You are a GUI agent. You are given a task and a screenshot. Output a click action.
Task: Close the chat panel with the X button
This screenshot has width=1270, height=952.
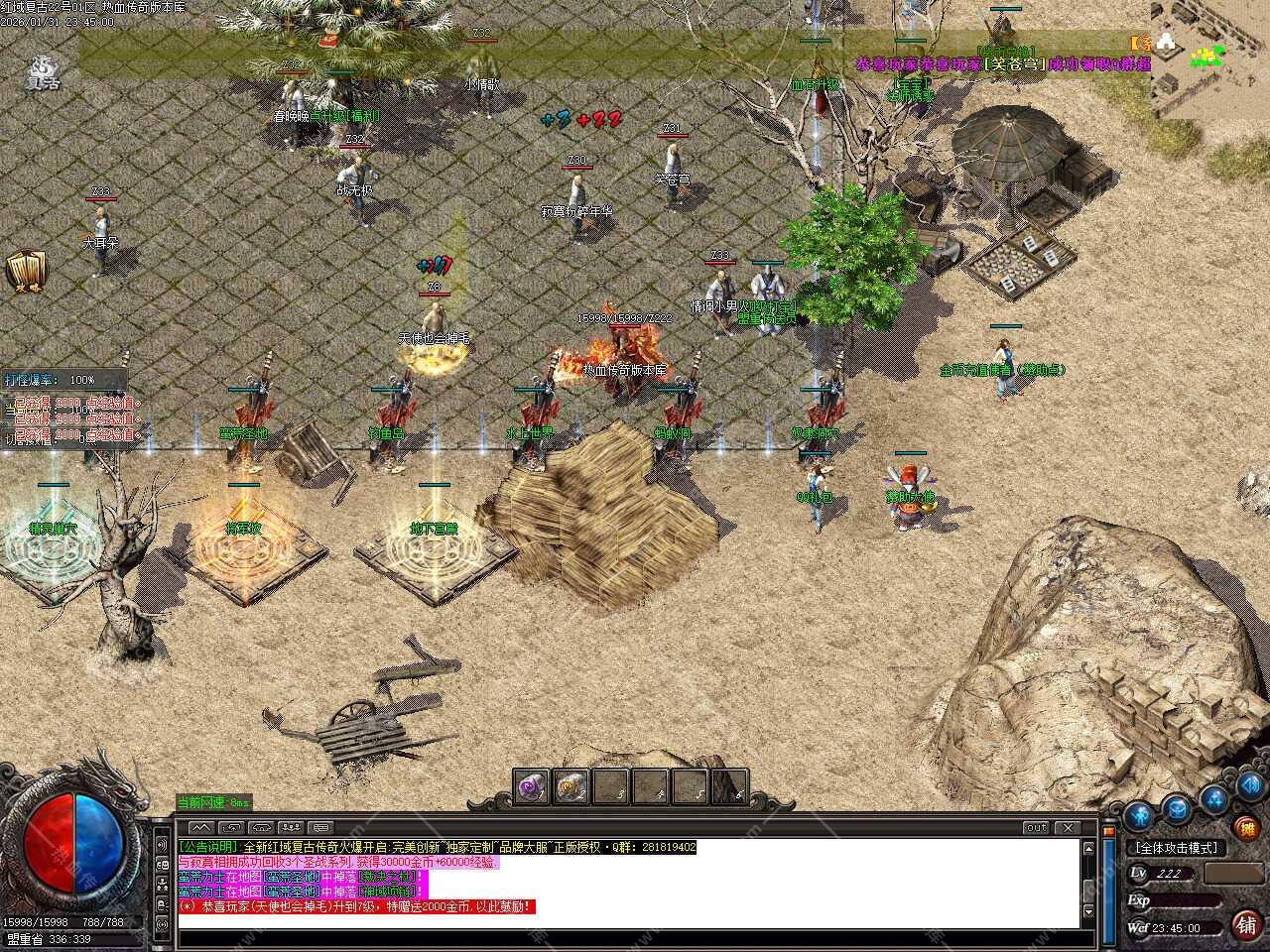pos(1067,827)
